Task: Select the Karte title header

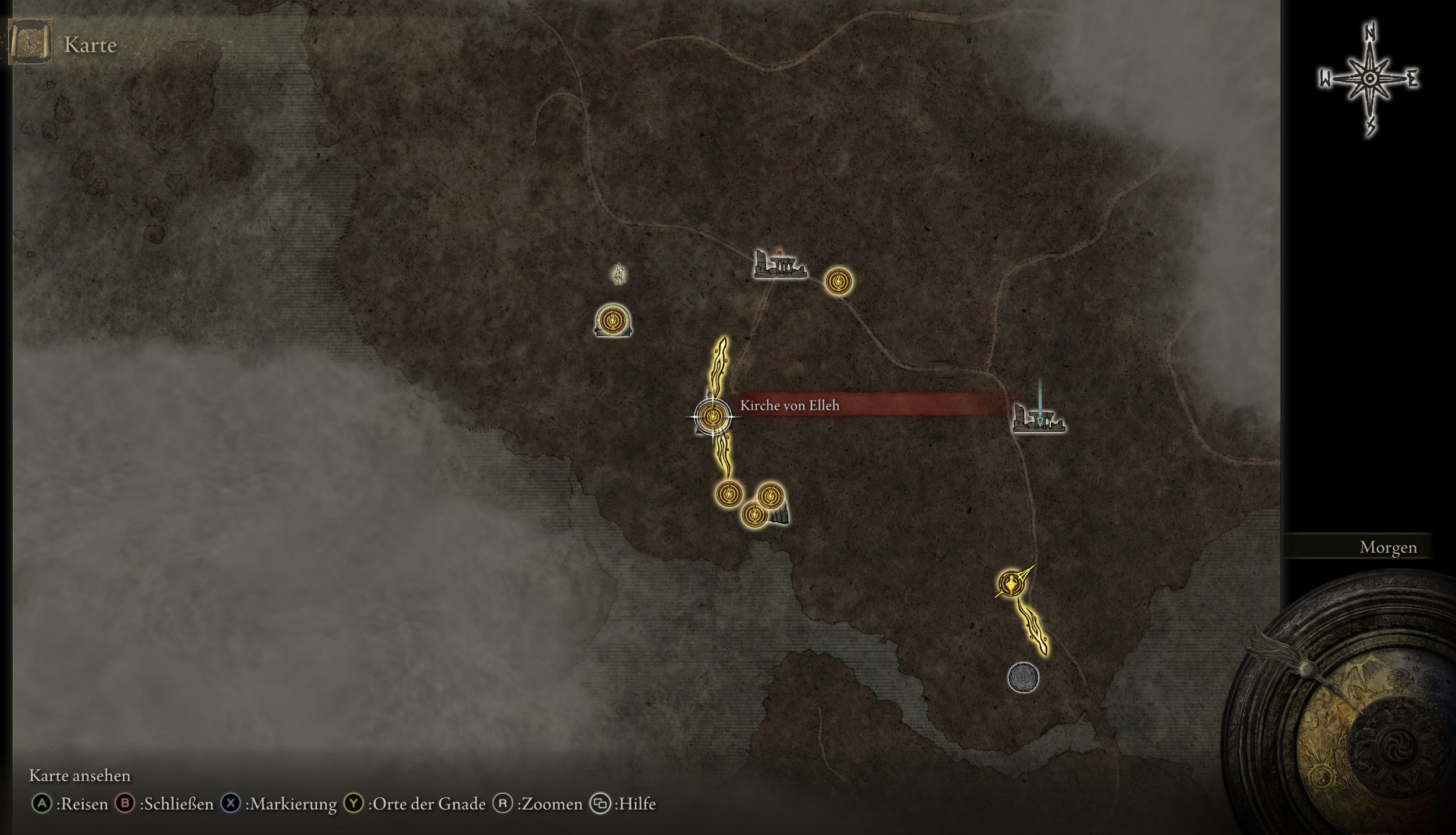Action: click(x=90, y=44)
